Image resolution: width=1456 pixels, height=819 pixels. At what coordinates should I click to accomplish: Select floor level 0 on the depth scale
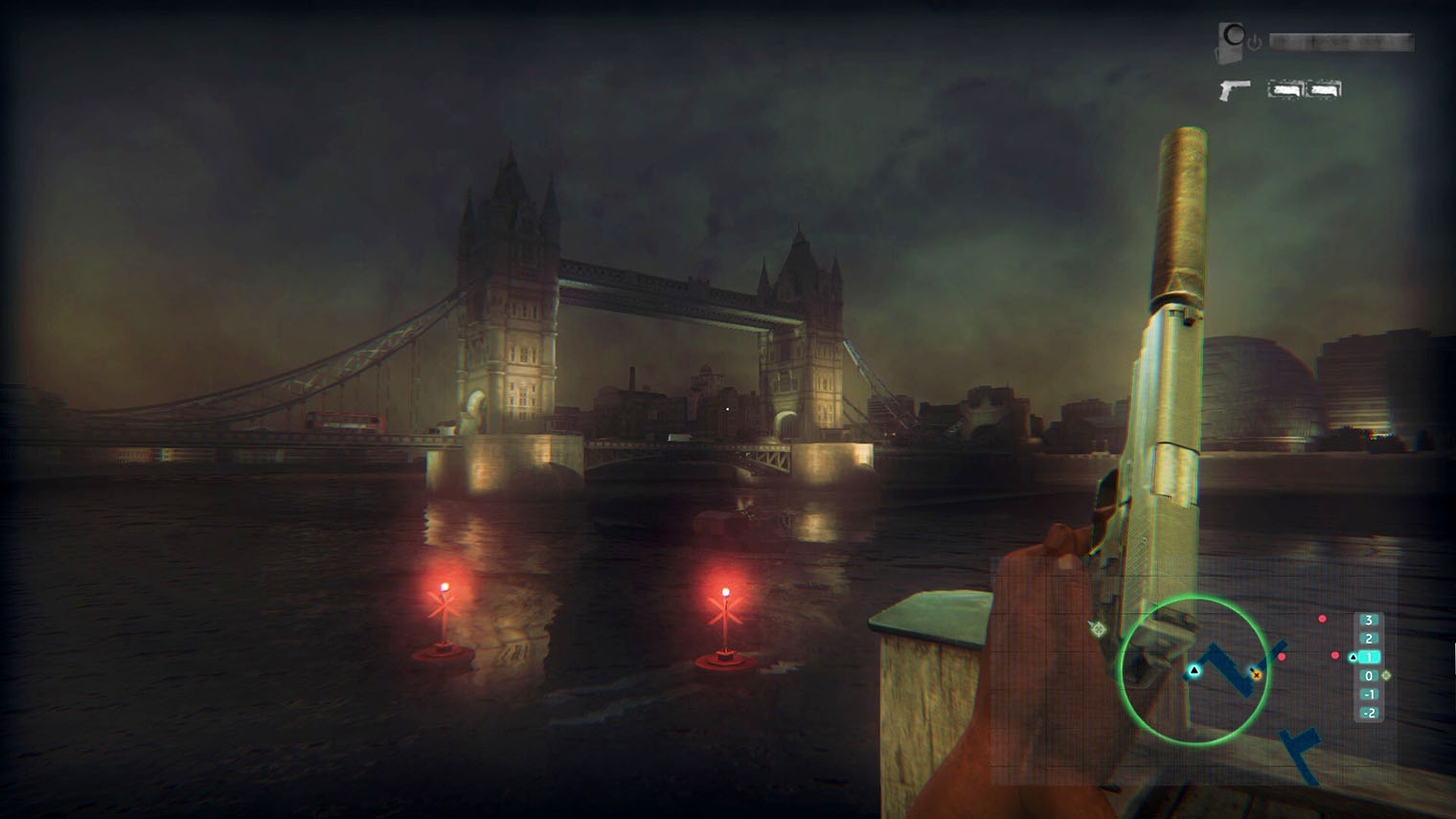tap(1371, 676)
